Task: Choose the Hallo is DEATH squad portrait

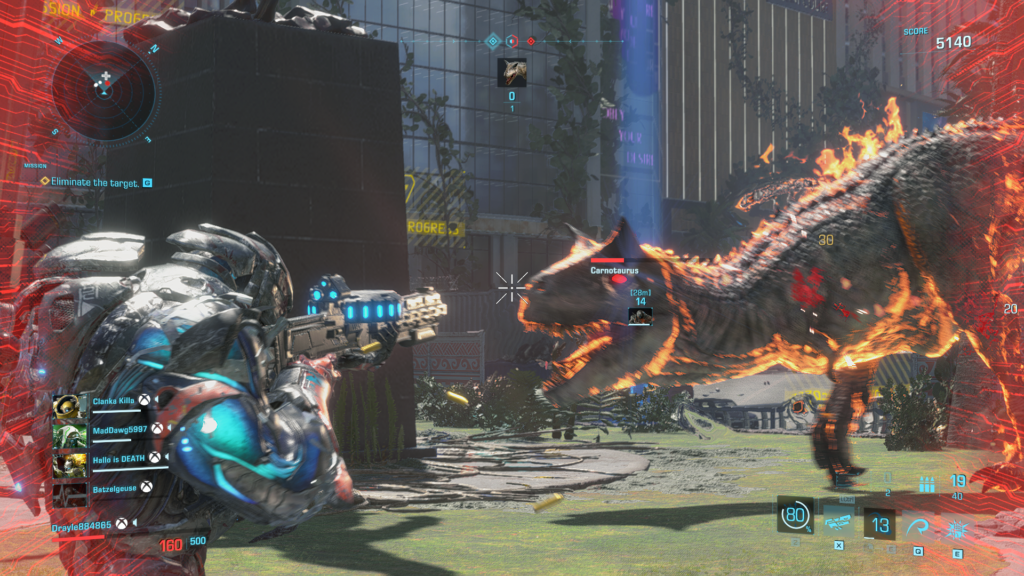Action: 68,464
